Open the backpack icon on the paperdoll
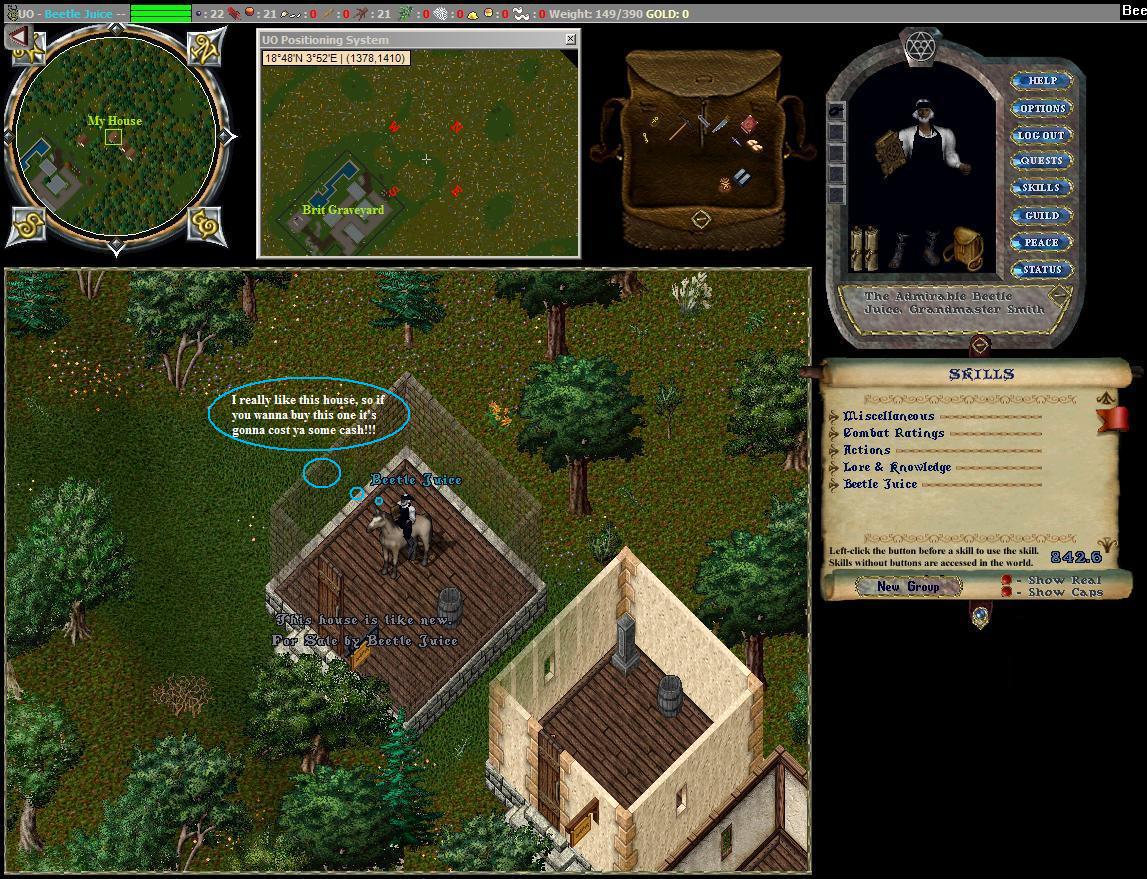The width and height of the screenshot is (1147, 879). point(962,247)
